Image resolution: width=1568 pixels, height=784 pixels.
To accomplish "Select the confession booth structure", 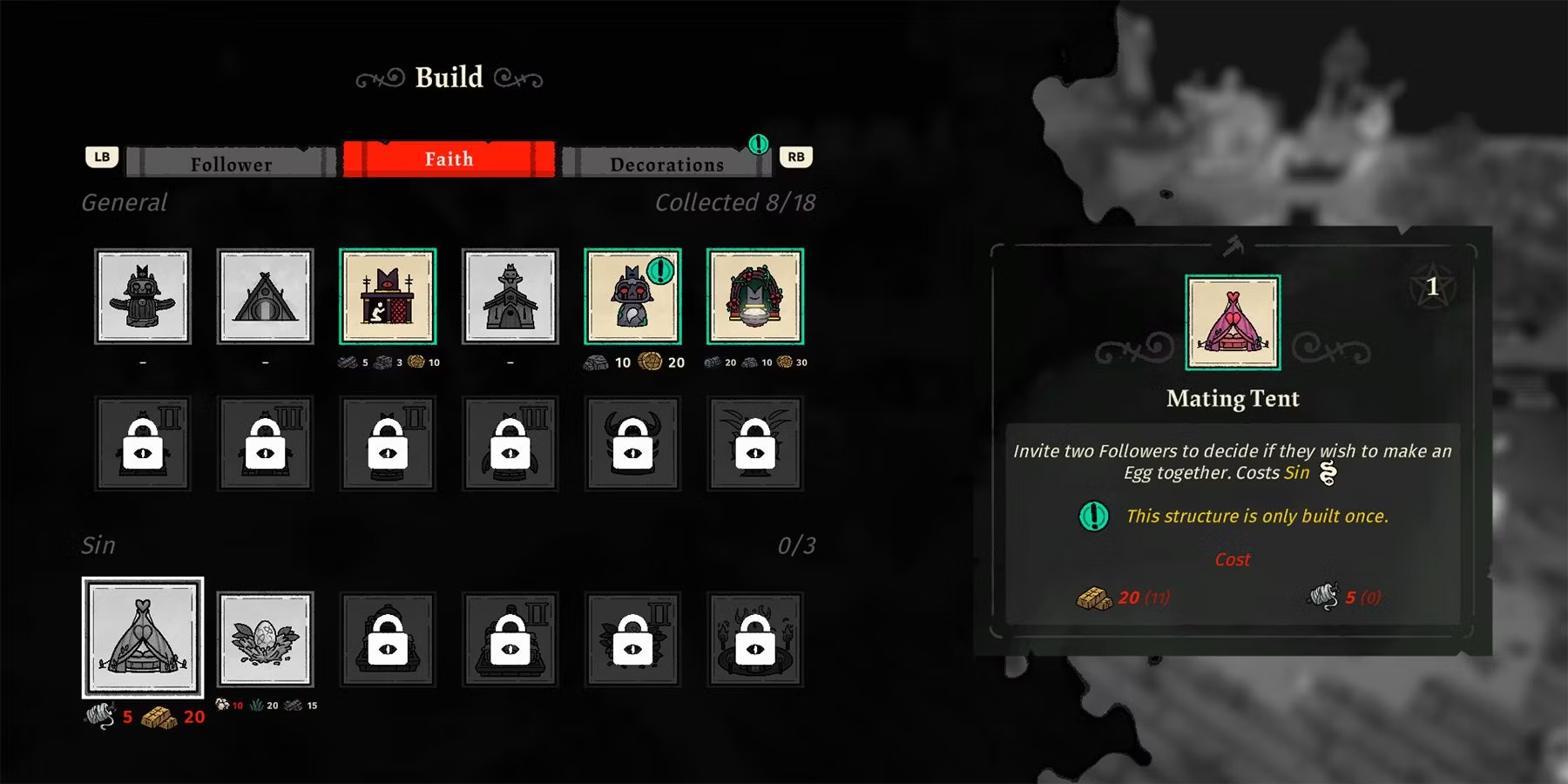I will pyautogui.click(x=388, y=296).
